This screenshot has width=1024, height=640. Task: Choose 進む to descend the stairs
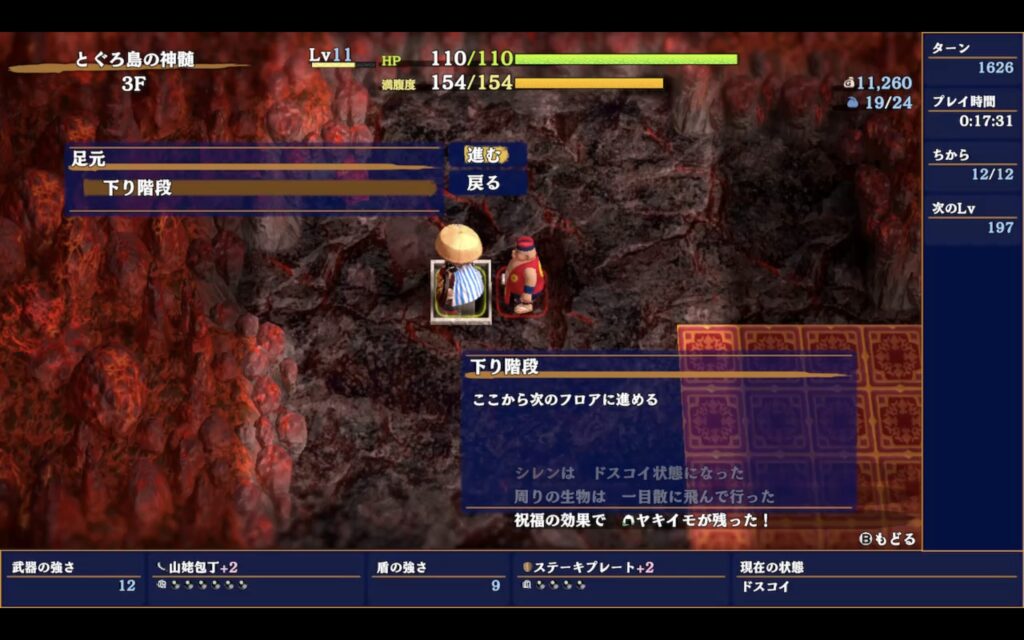pyautogui.click(x=486, y=155)
